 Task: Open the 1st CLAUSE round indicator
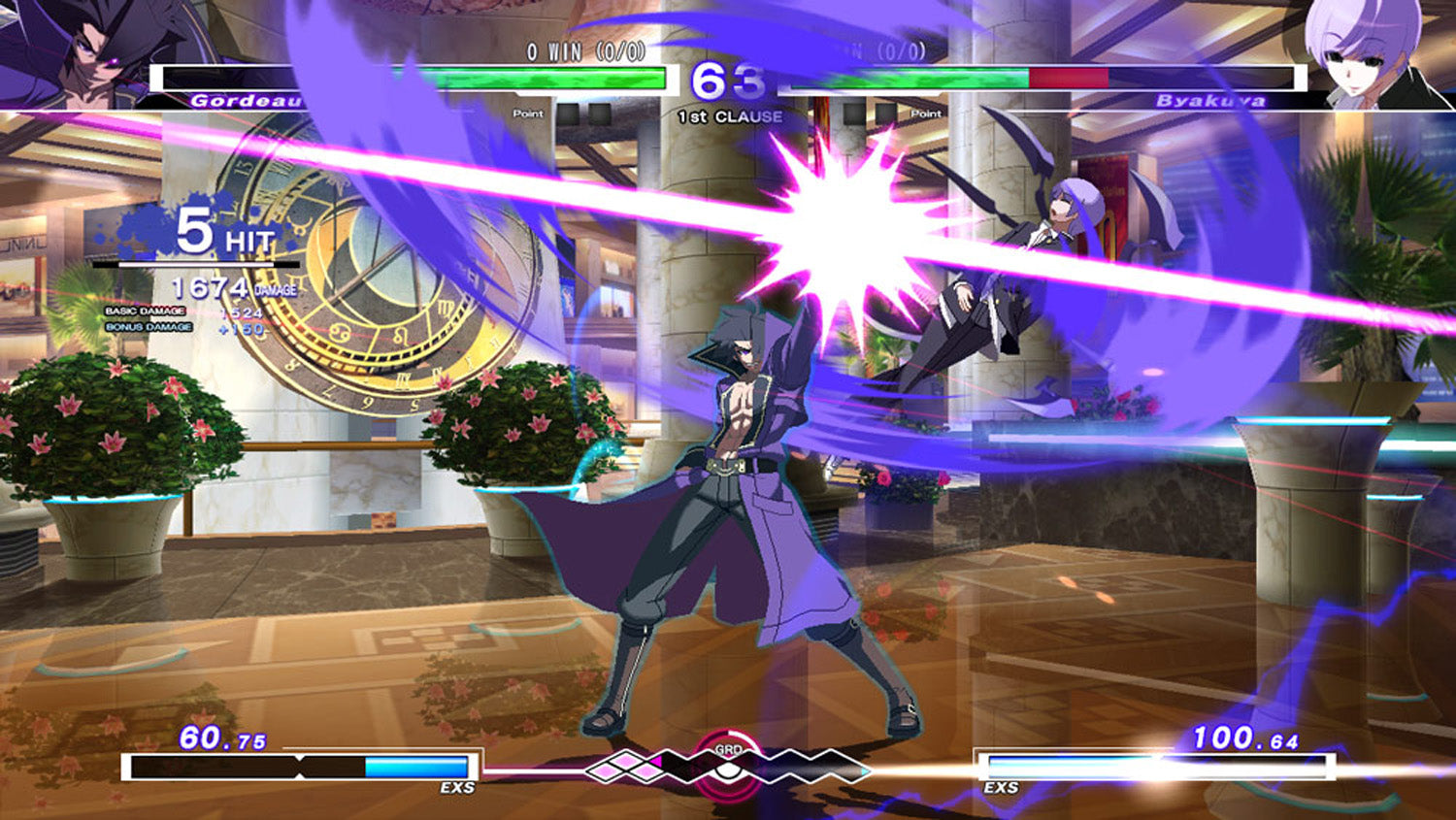[730, 115]
